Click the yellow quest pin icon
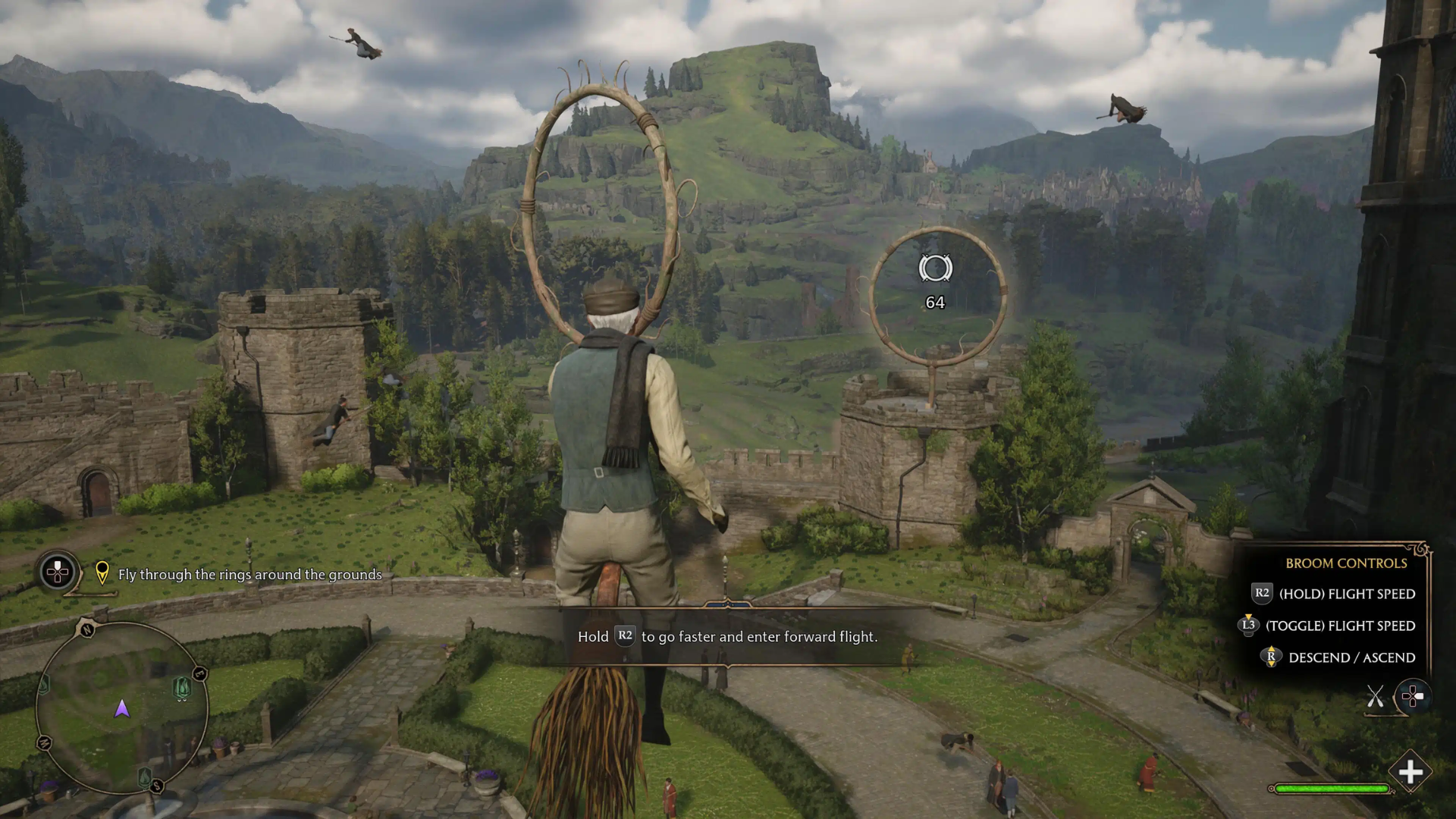The width and height of the screenshot is (1456, 819). click(x=102, y=573)
